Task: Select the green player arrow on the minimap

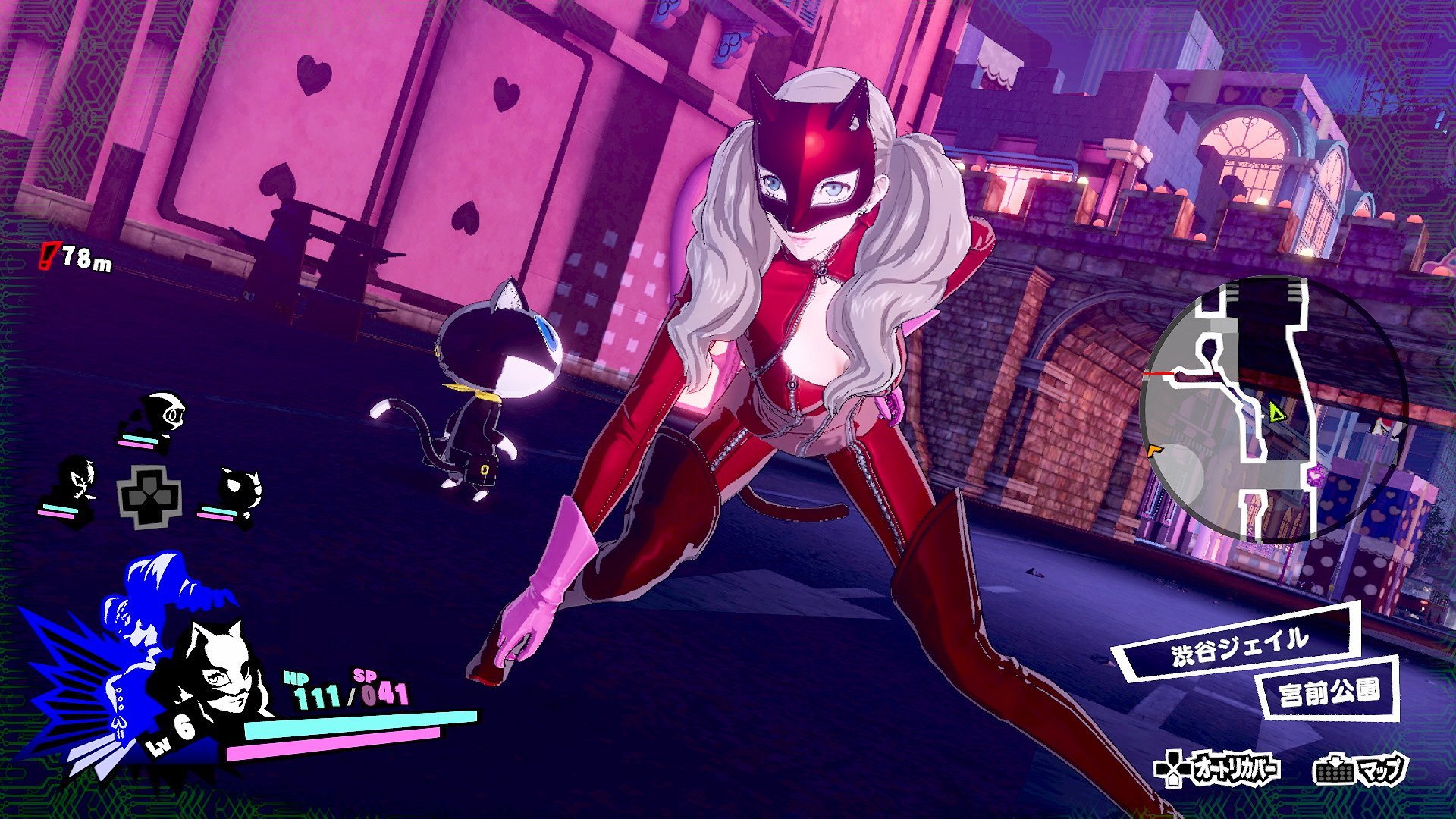Action: pyautogui.click(x=1275, y=412)
